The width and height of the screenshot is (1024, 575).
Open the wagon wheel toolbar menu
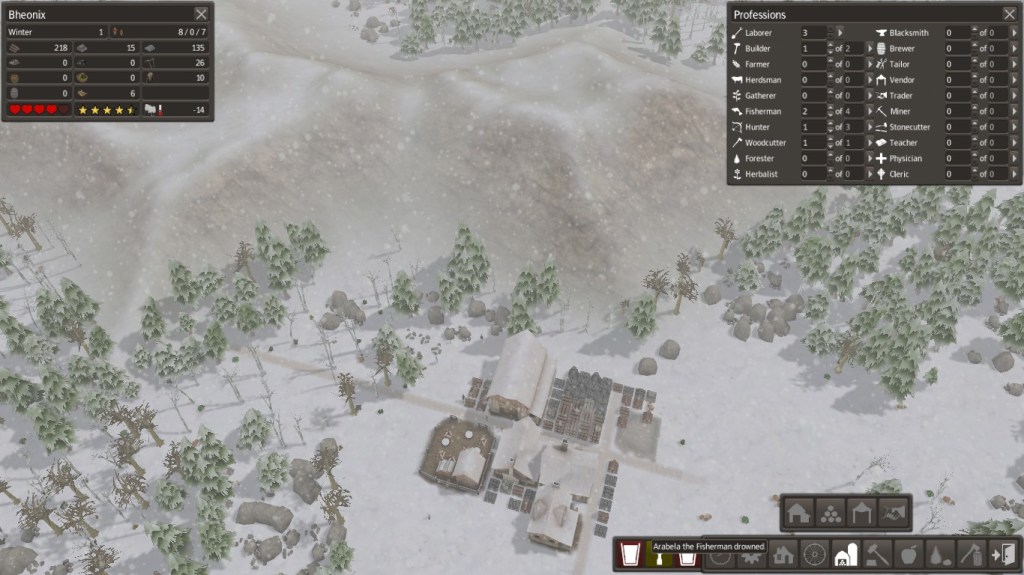click(x=815, y=553)
